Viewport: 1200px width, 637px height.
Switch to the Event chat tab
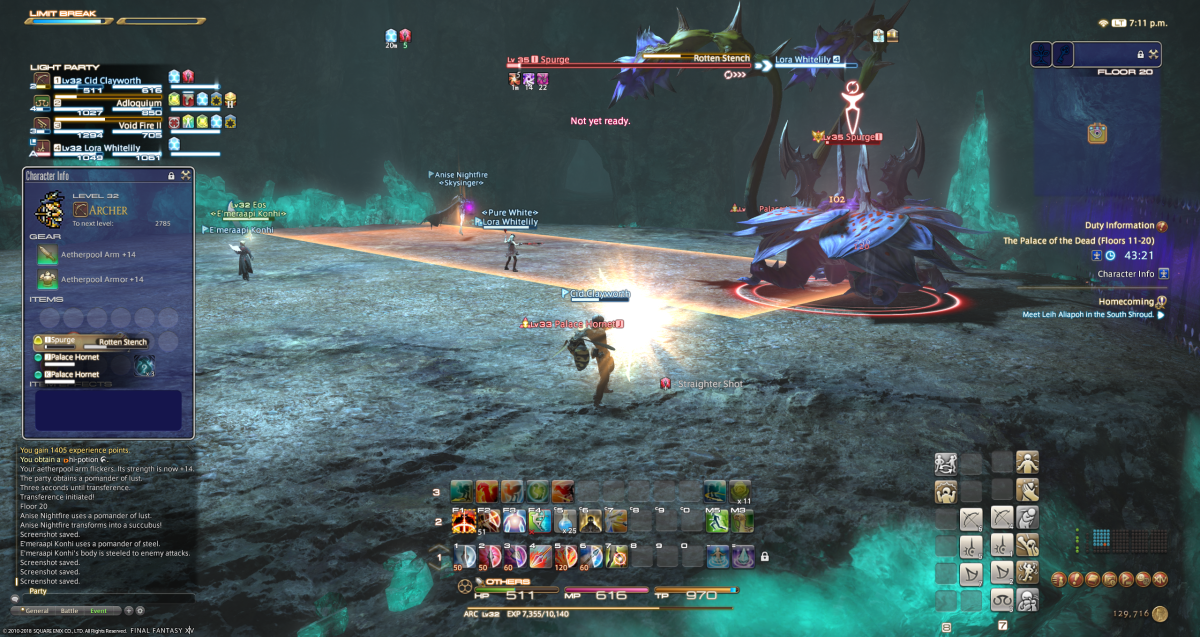[98, 610]
